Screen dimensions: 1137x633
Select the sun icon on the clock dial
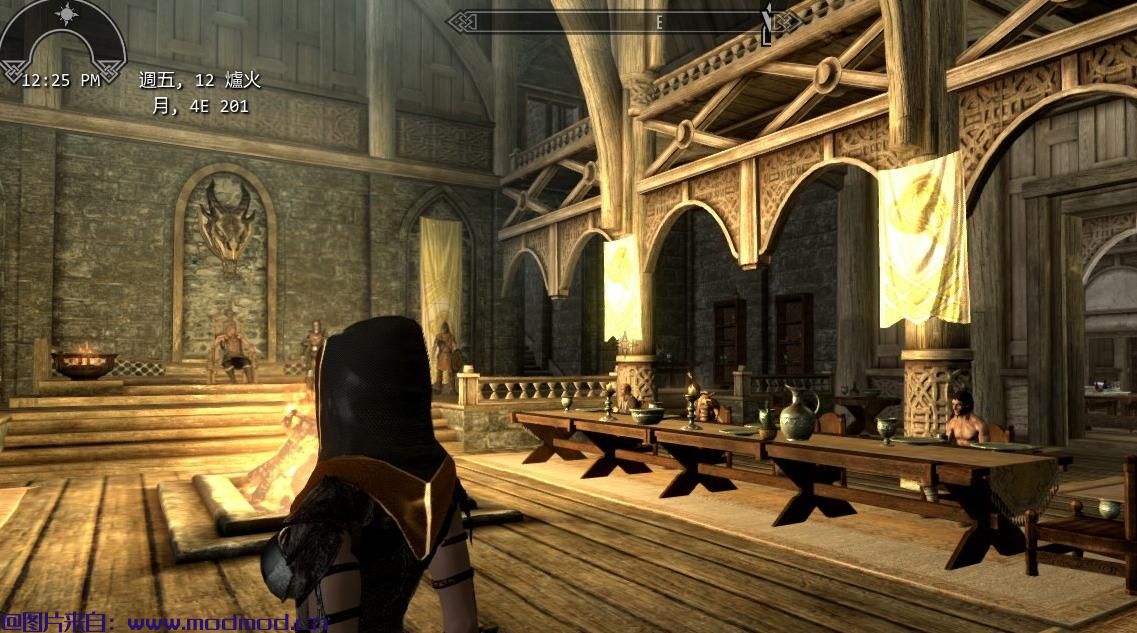click(x=67, y=15)
